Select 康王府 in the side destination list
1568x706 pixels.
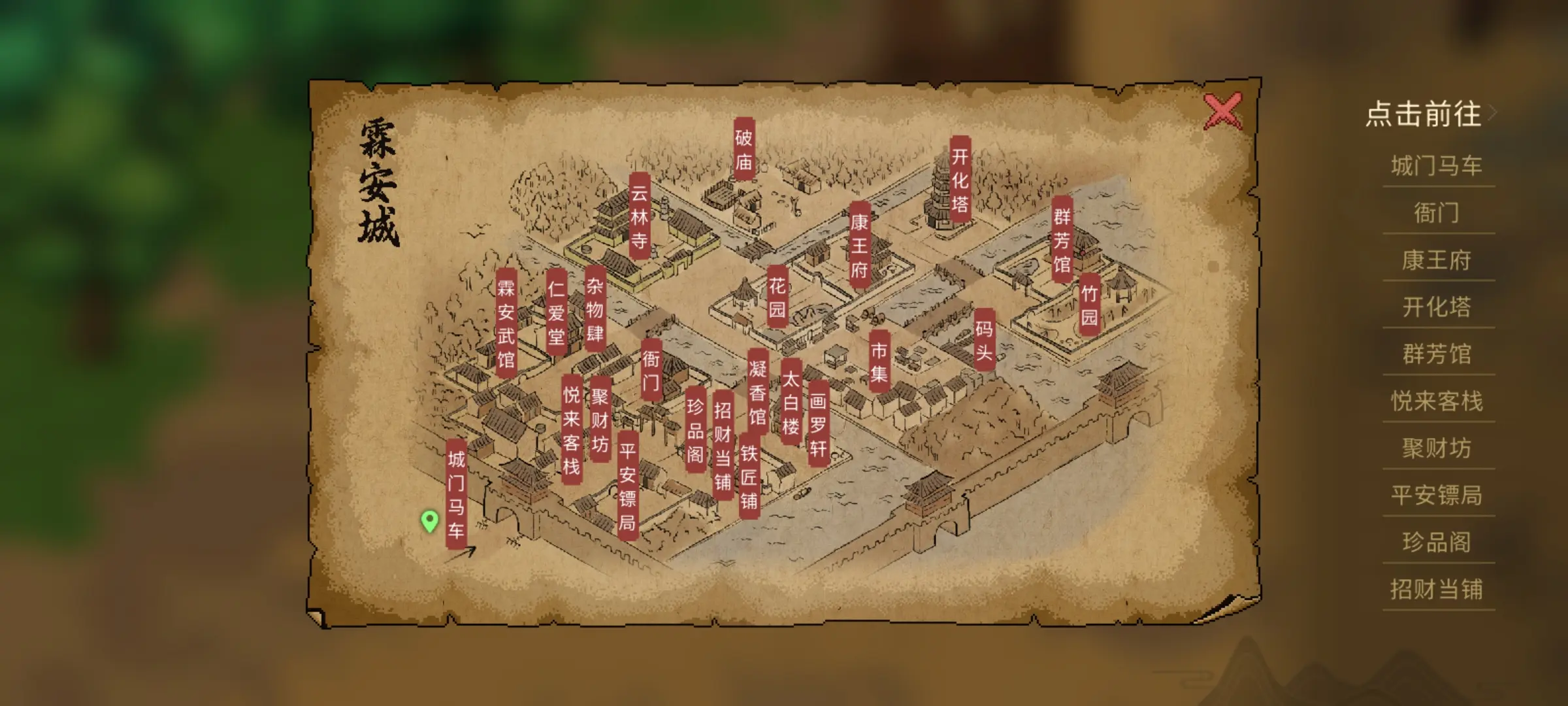pos(1437,260)
